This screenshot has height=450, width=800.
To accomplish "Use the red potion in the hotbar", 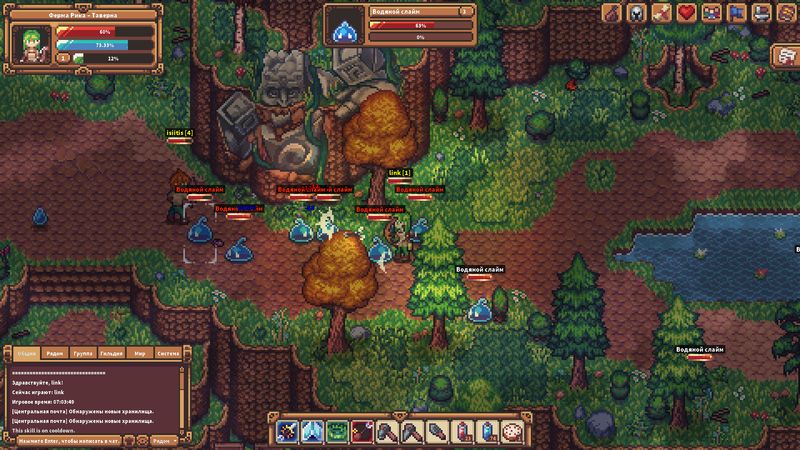I will pyautogui.click(x=462, y=432).
